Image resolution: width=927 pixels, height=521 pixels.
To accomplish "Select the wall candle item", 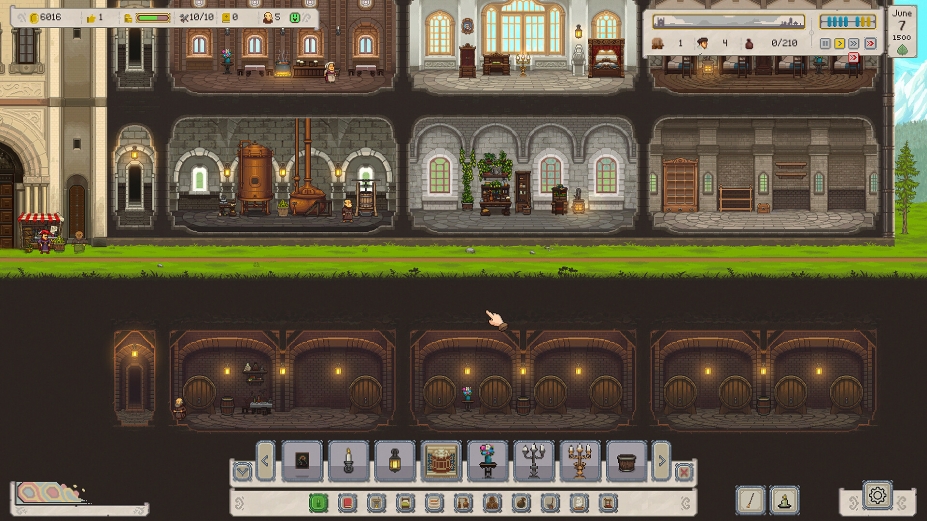I will (x=349, y=461).
